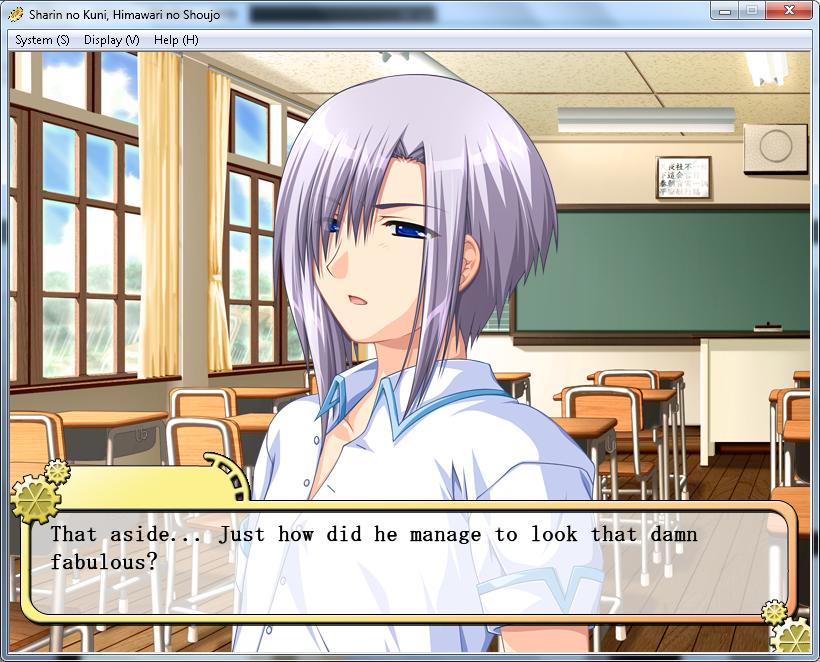The width and height of the screenshot is (820, 662).
Task: Open the Help (H) menu
Action: pos(176,40)
